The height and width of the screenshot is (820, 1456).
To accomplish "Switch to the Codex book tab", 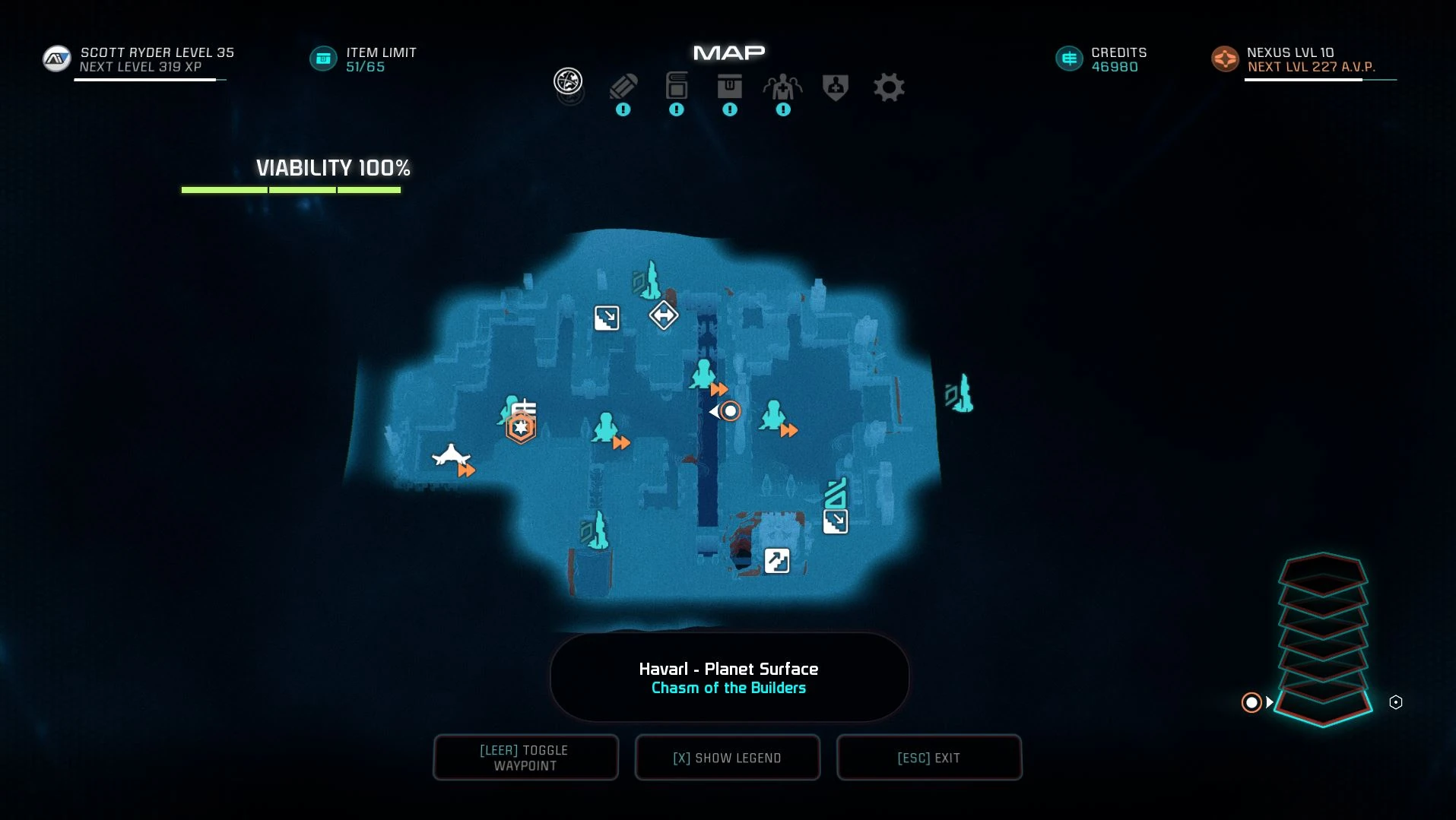I will point(677,87).
